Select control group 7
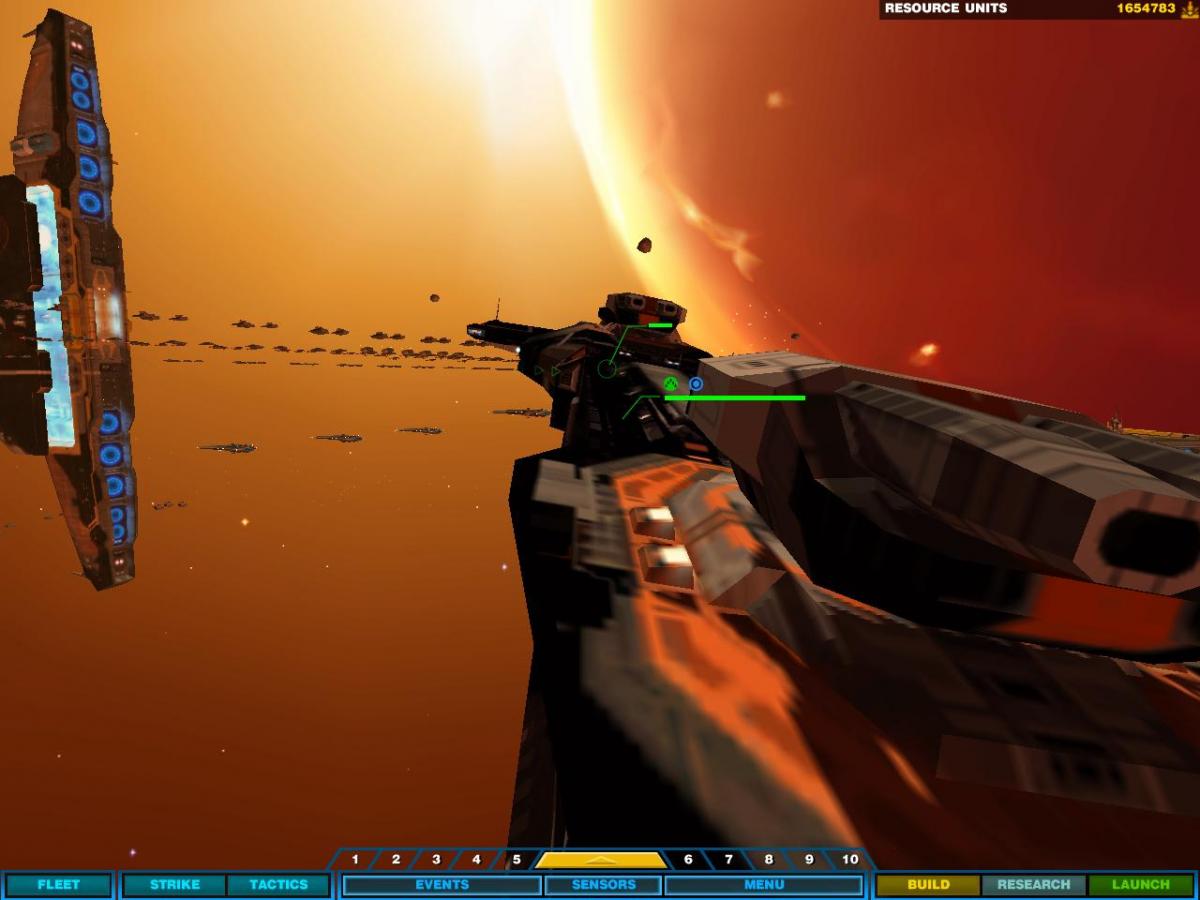Image resolution: width=1200 pixels, height=900 pixels. click(x=728, y=860)
